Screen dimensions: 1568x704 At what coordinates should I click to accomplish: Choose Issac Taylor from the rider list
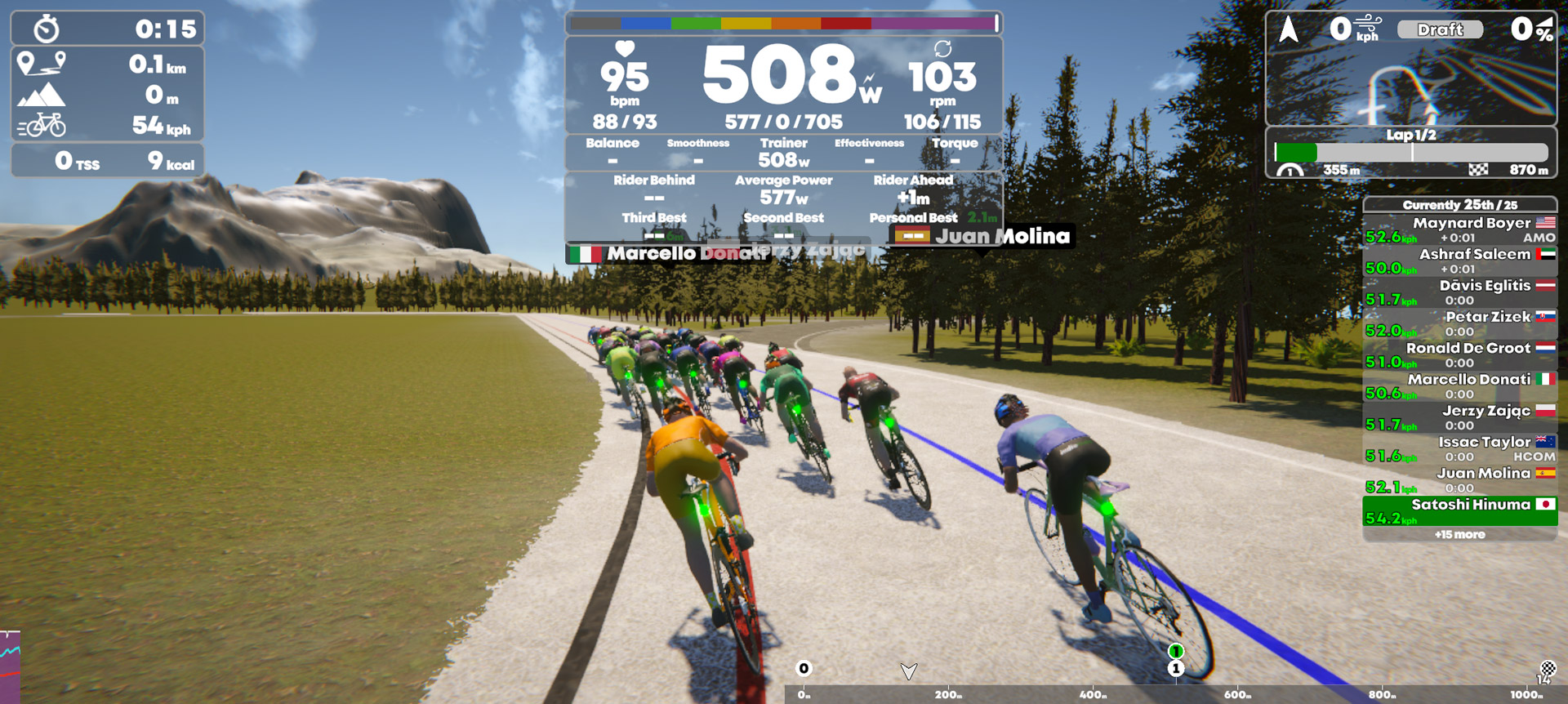pyautogui.click(x=1460, y=448)
